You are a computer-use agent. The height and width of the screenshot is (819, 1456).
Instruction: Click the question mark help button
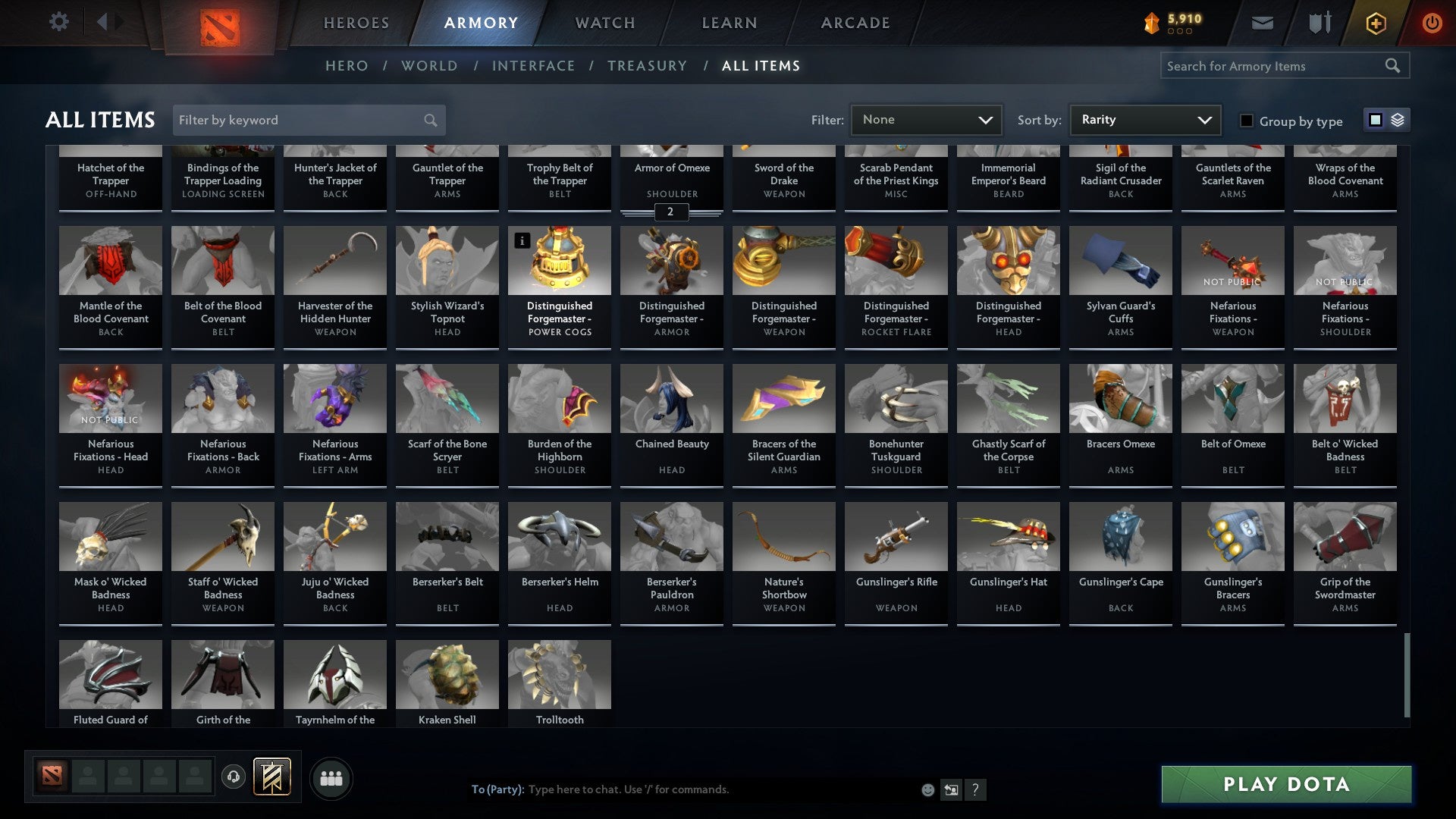click(x=976, y=789)
